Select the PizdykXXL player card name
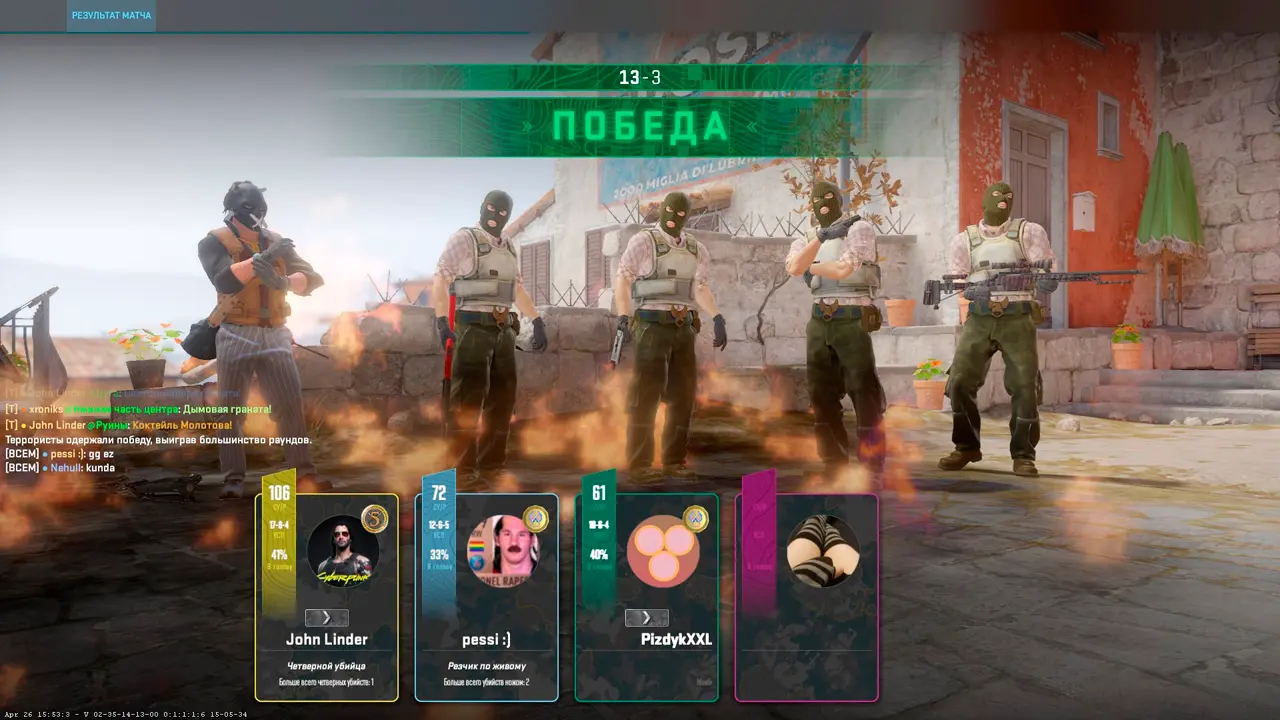The image size is (1280, 720). coord(676,640)
